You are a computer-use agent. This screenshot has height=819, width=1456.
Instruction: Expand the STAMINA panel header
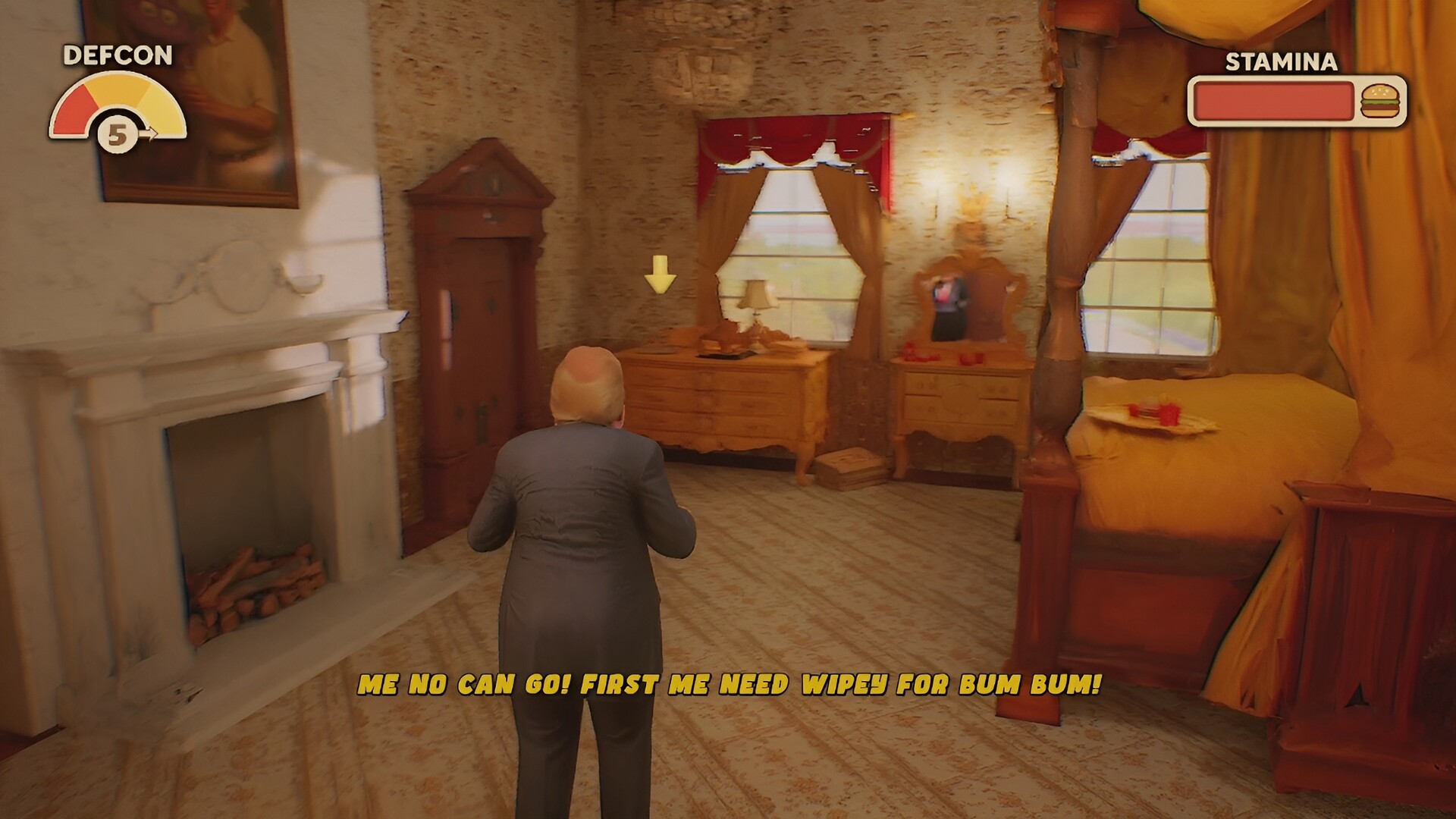[x=1281, y=64]
